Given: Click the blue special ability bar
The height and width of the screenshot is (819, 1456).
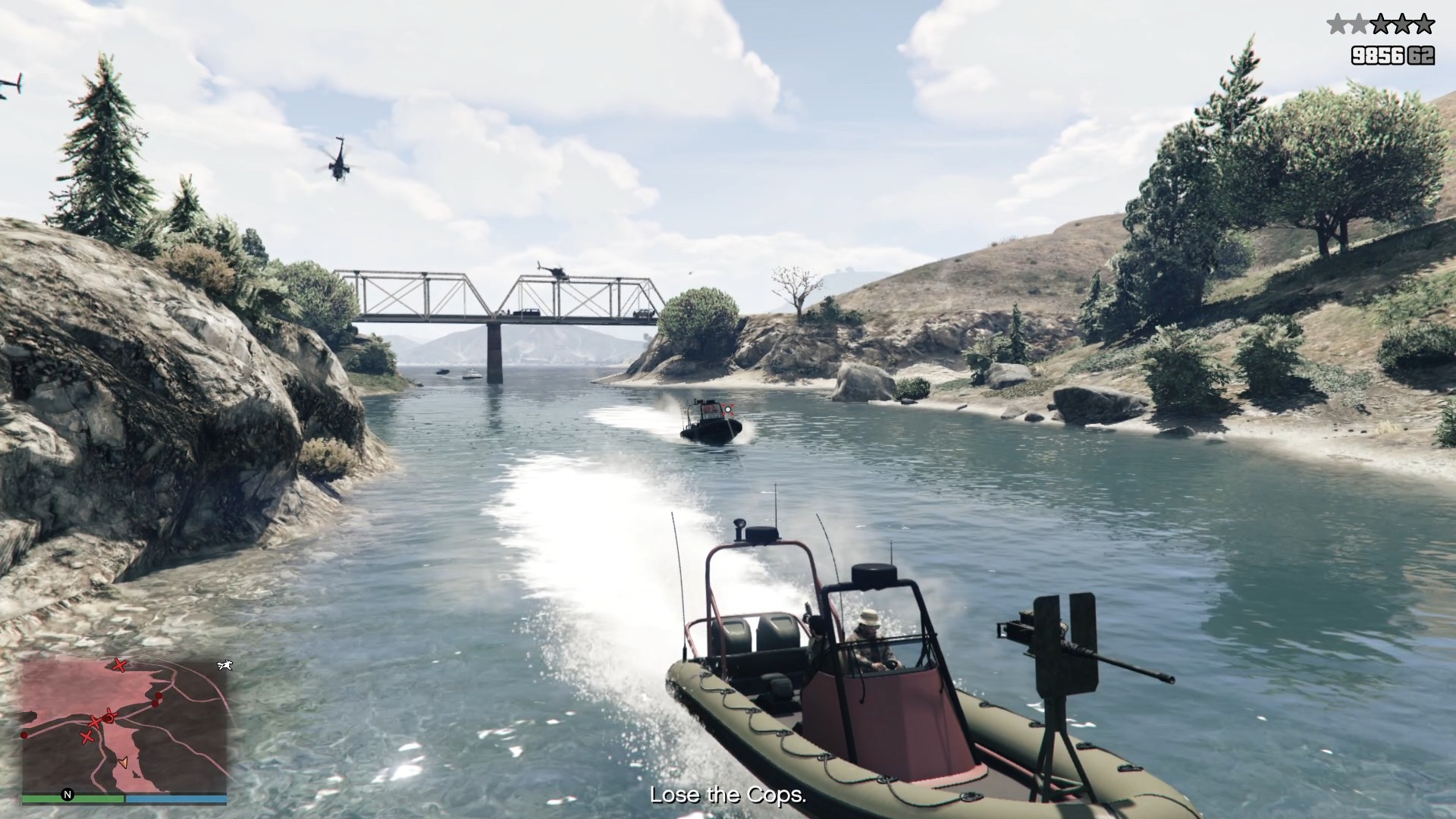Looking at the screenshot, I should [176, 798].
